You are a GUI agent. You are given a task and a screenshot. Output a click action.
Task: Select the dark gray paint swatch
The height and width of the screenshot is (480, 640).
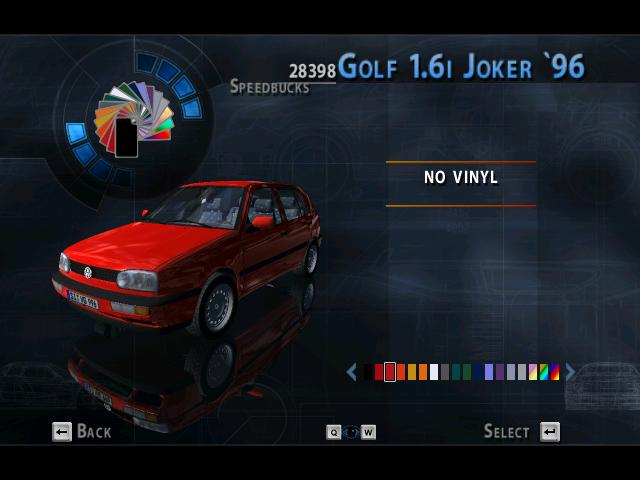pos(445,372)
